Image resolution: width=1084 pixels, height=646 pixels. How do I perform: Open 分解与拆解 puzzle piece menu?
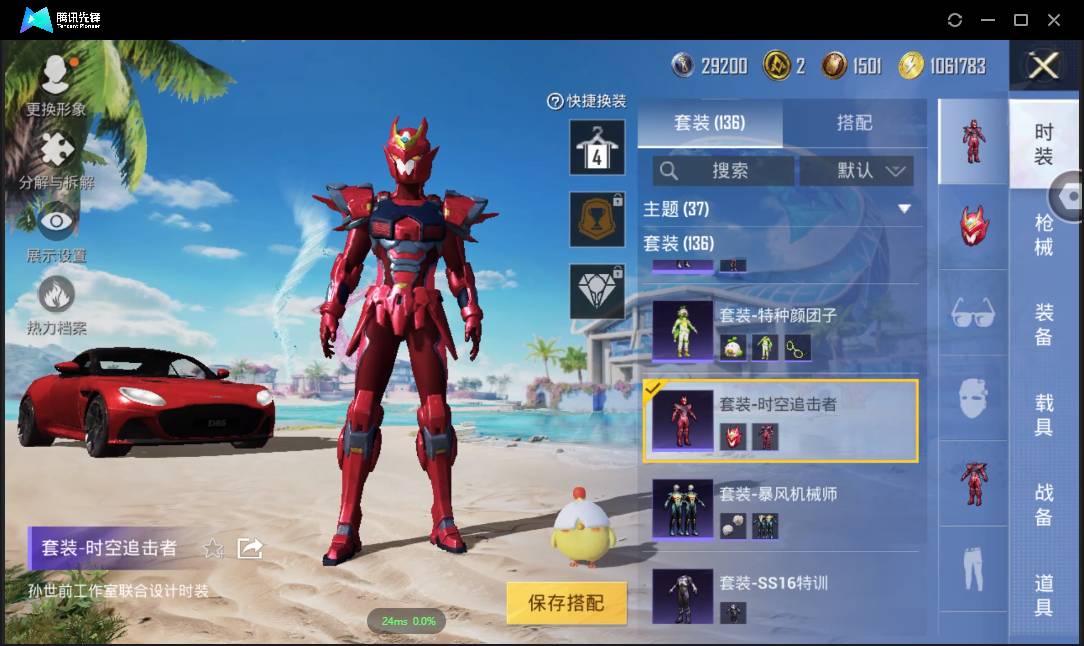pyautogui.click(x=57, y=162)
